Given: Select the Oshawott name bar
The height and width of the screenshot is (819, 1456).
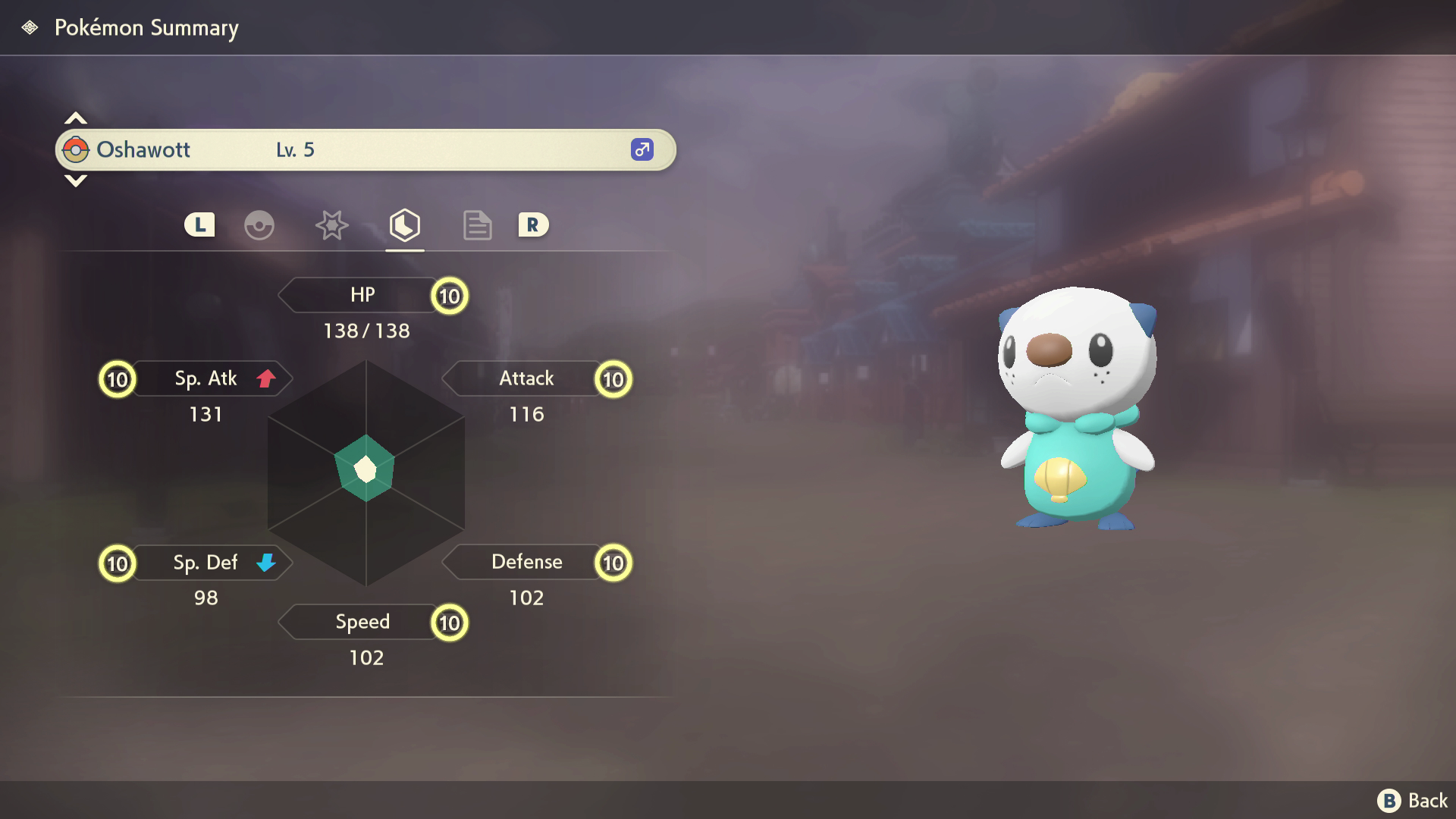Looking at the screenshot, I should [366, 150].
